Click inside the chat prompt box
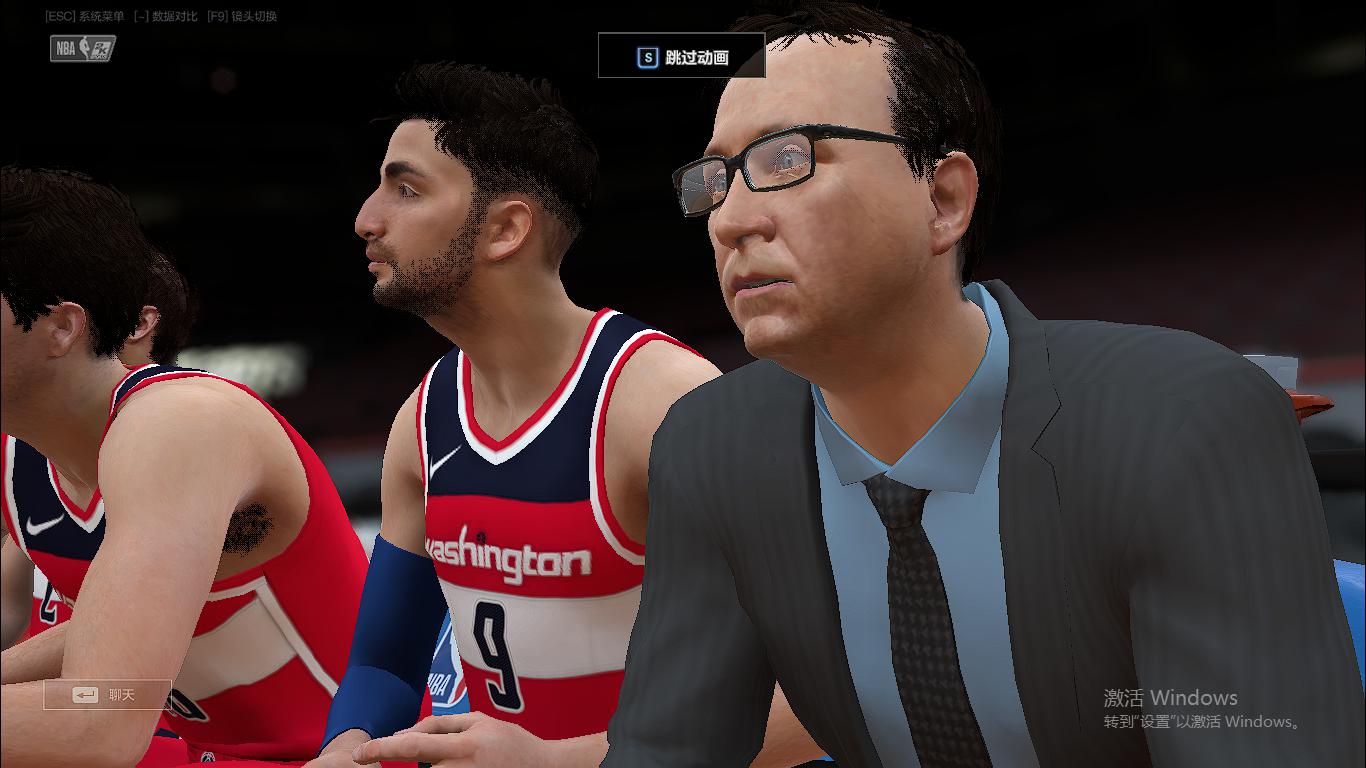1366x768 pixels. click(x=107, y=694)
